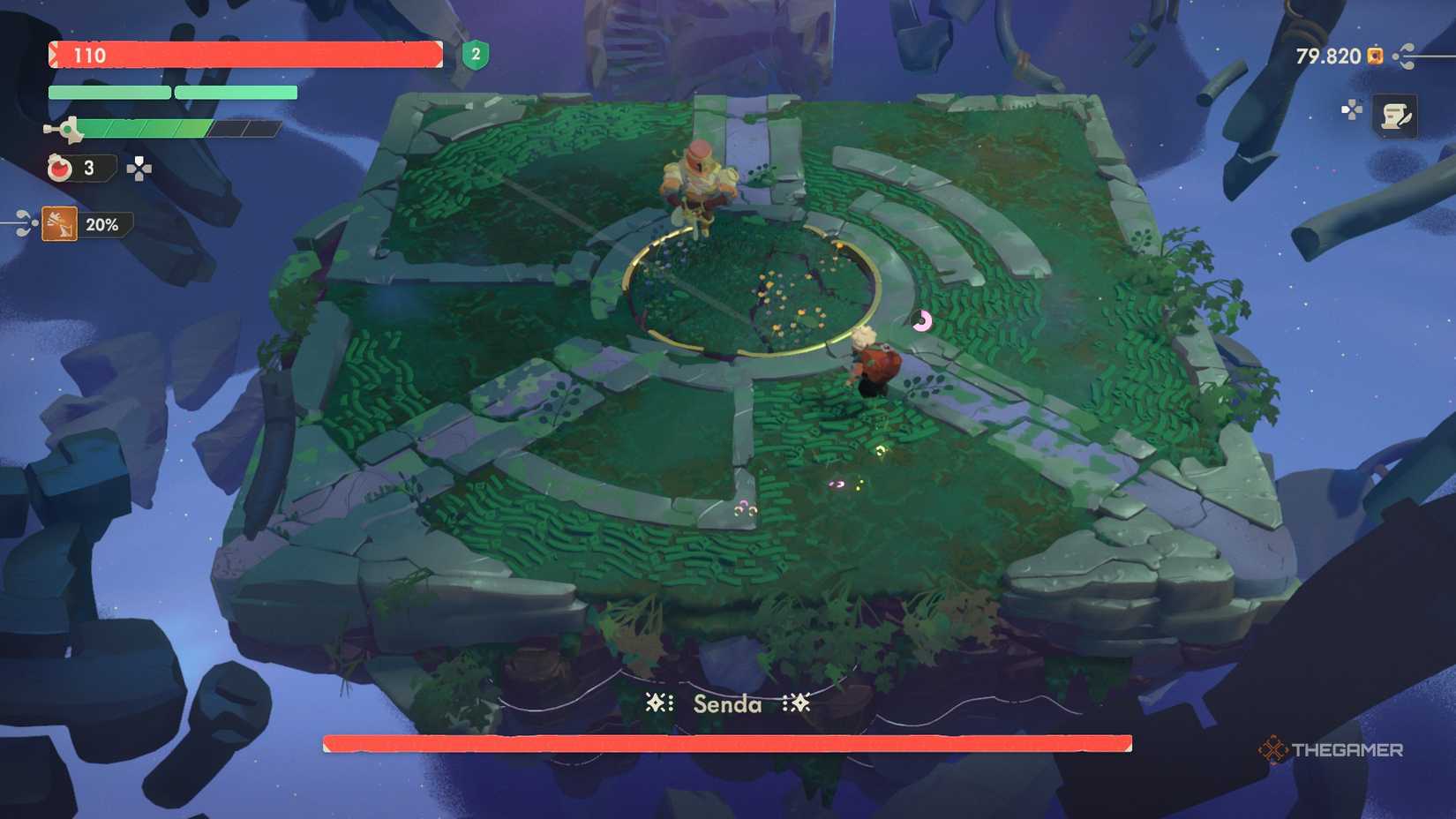Viewport: 1456px width, 819px height.
Task: Click the pink collectible orb near the player
Action: (x=924, y=322)
